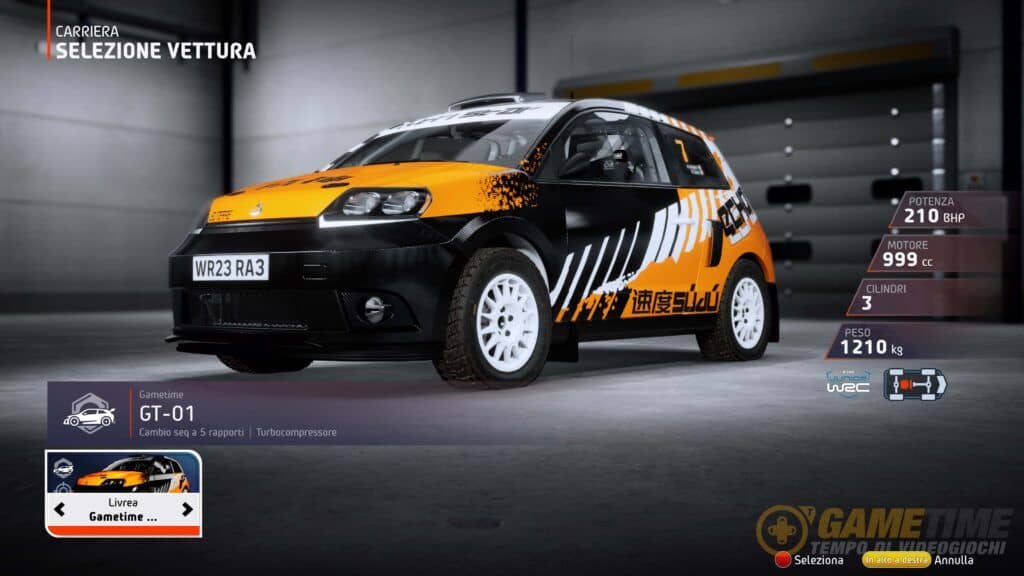
Task: Click the drivetrain layout icon
Action: pyautogui.click(x=914, y=385)
